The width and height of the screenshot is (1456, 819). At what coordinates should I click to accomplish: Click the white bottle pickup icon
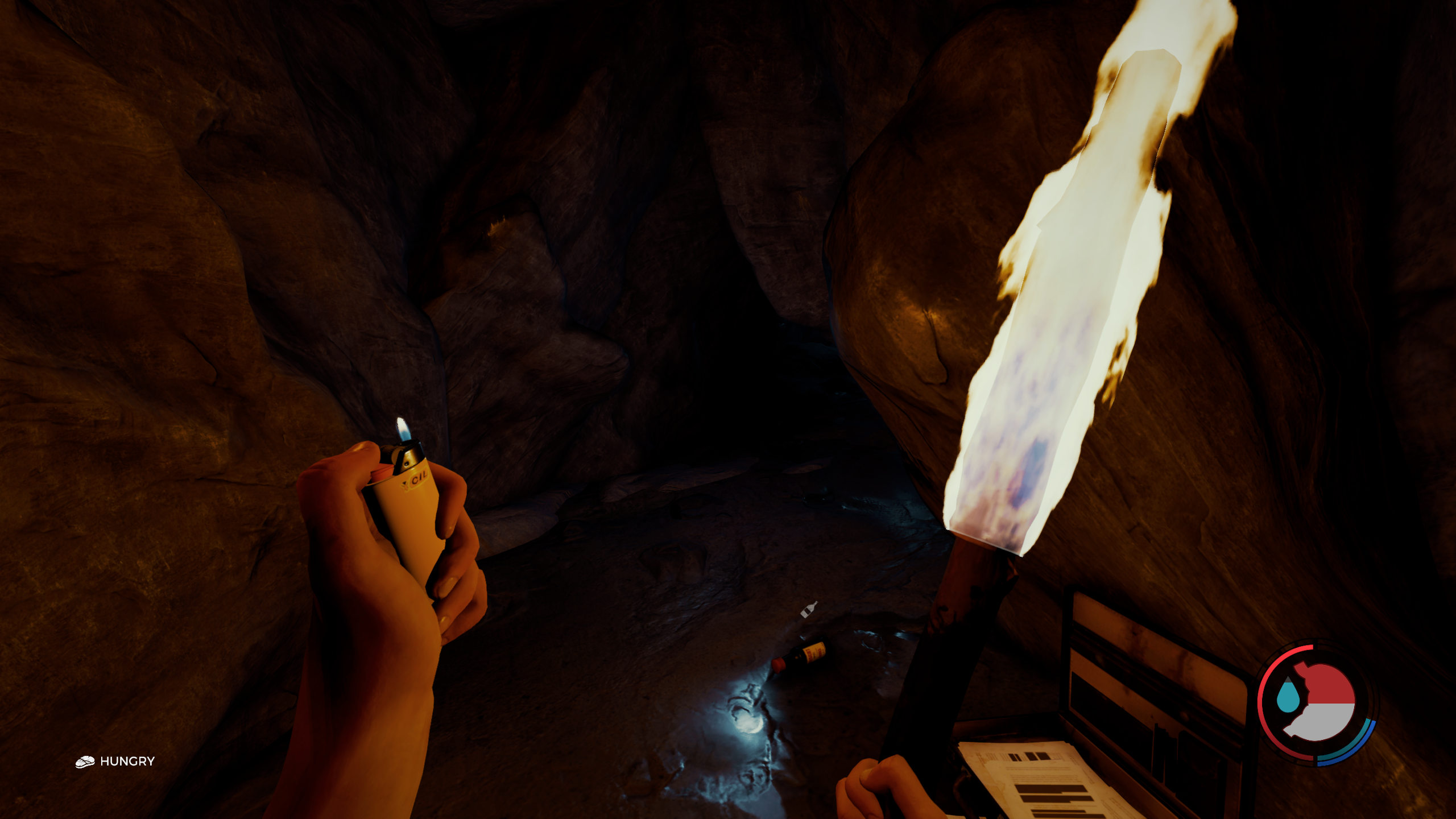click(x=809, y=610)
